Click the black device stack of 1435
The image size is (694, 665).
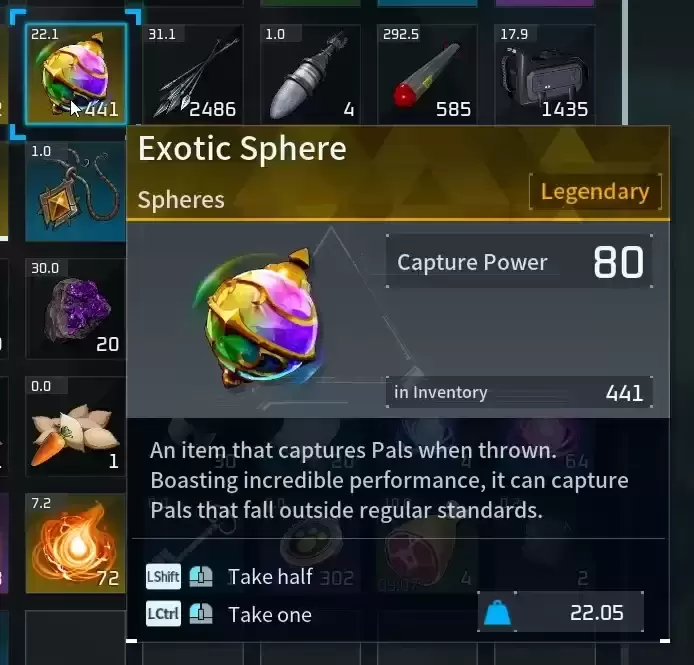545,74
